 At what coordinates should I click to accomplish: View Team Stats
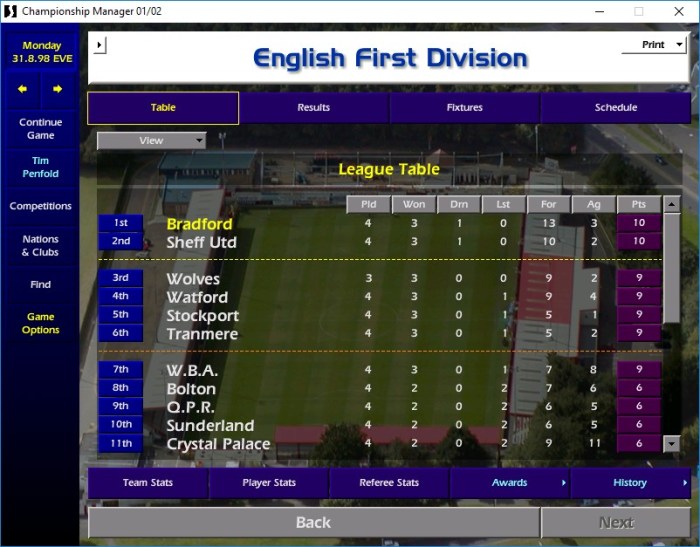[148, 483]
